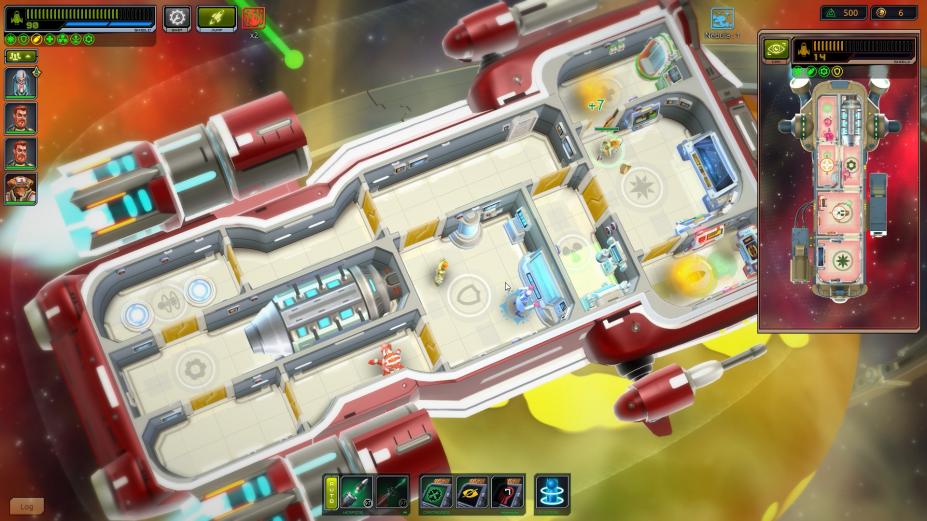Open the Log panel
This screenshot has width=927, height=521.
click(x=27, y=507)
